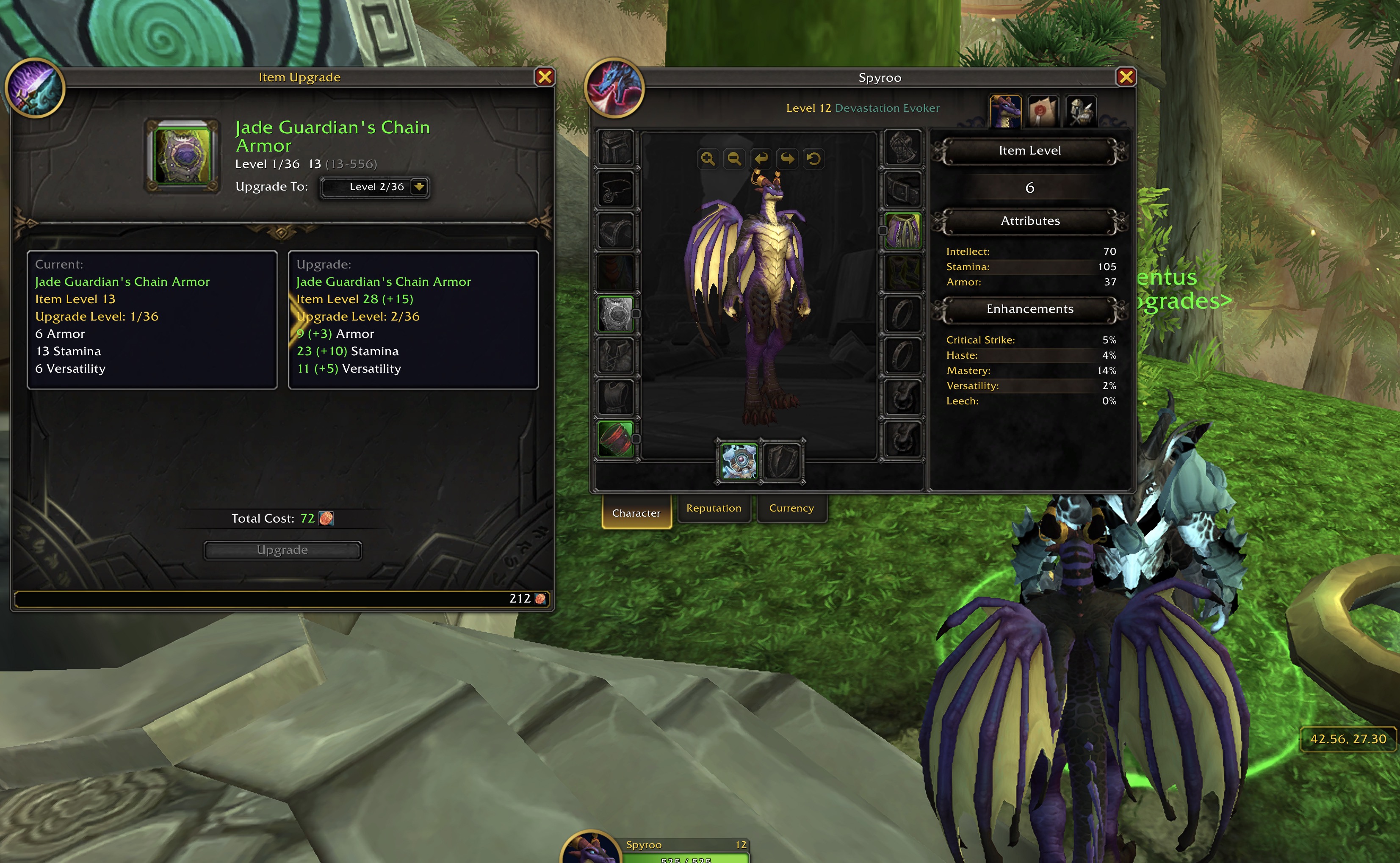Viewport: 1400px width, 863px height.
Task: Reset the character model view
Action: click(814, 159)
